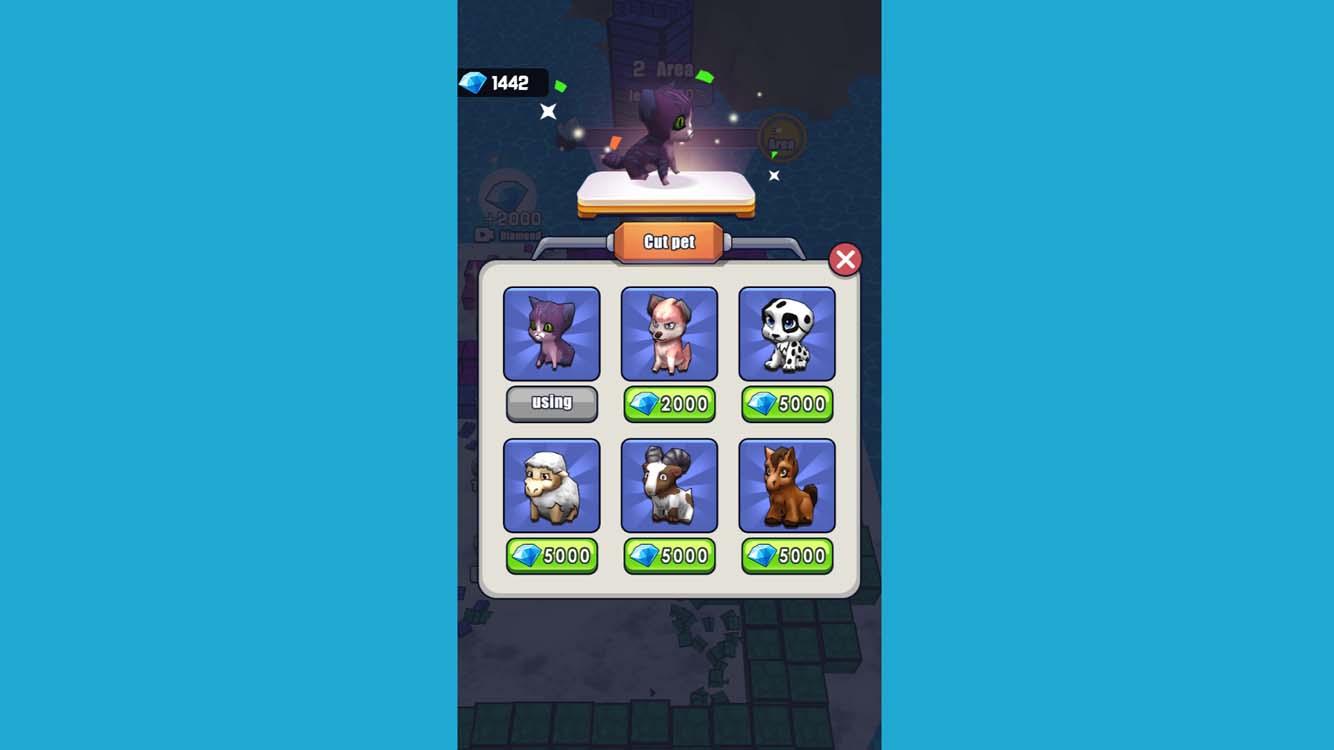Viewport: 1334px width, 750px height.
Task: Select the brown horse pet portrait
Action: [787, 485]
